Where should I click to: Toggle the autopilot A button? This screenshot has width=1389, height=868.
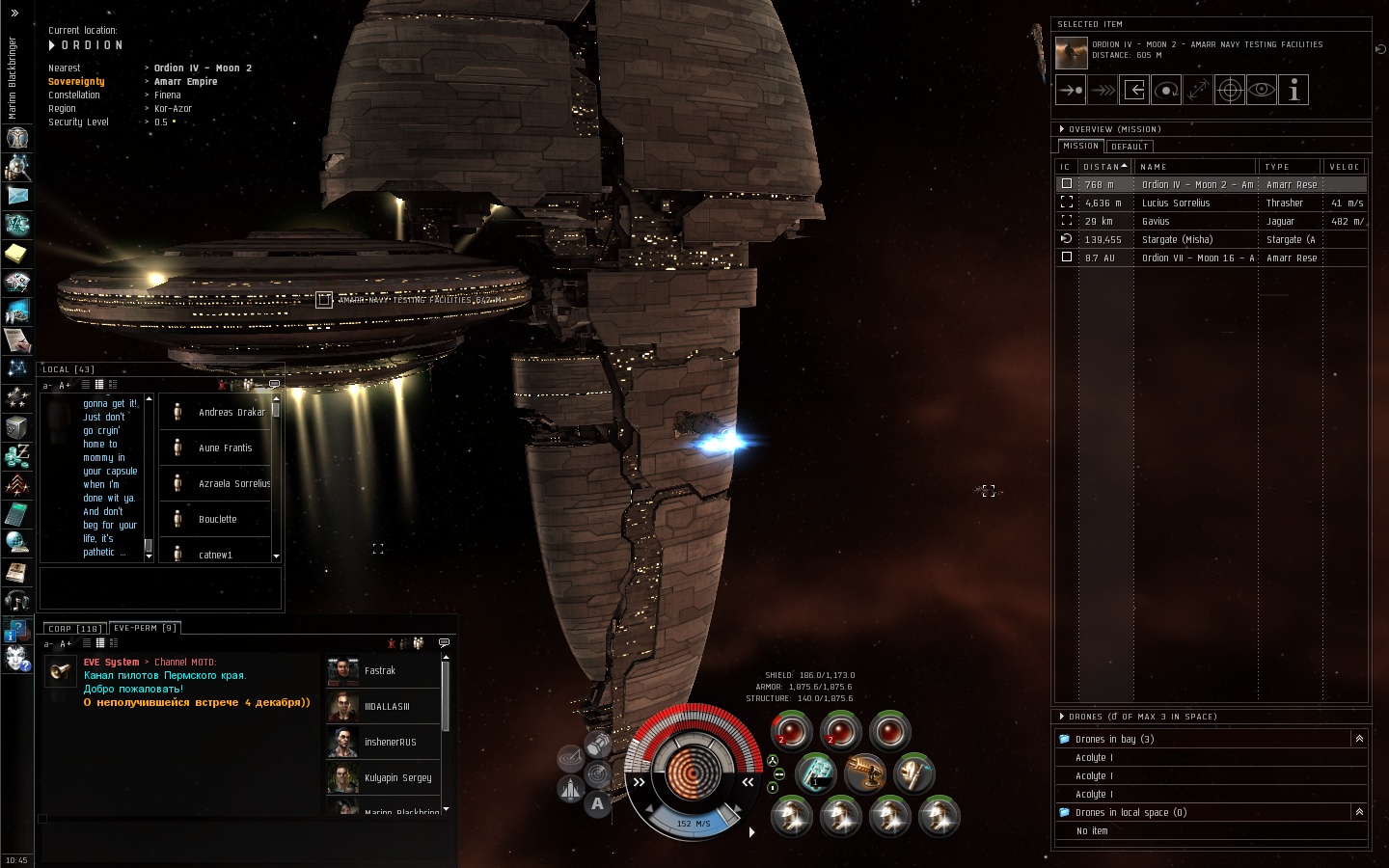pyautogui.click(x=597, y=803)
